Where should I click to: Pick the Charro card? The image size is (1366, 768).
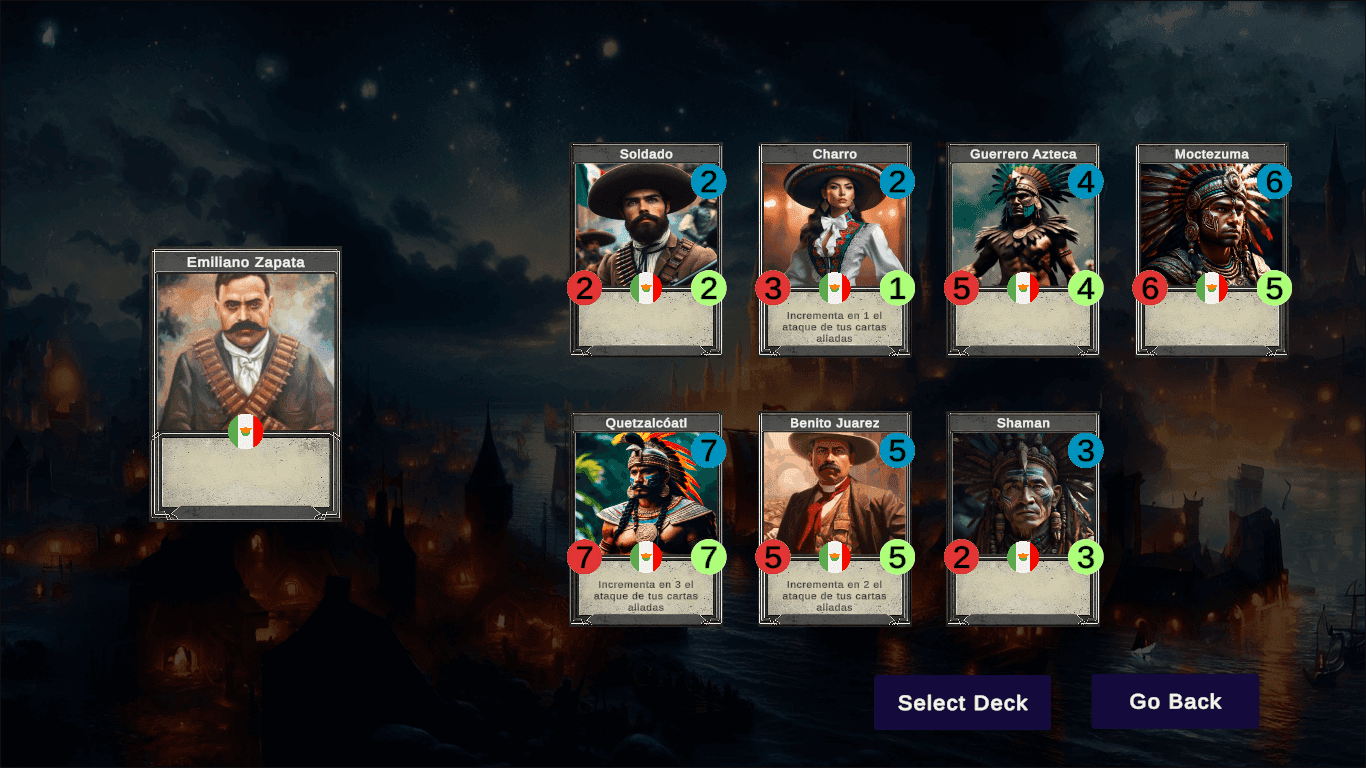pos(835,249)
